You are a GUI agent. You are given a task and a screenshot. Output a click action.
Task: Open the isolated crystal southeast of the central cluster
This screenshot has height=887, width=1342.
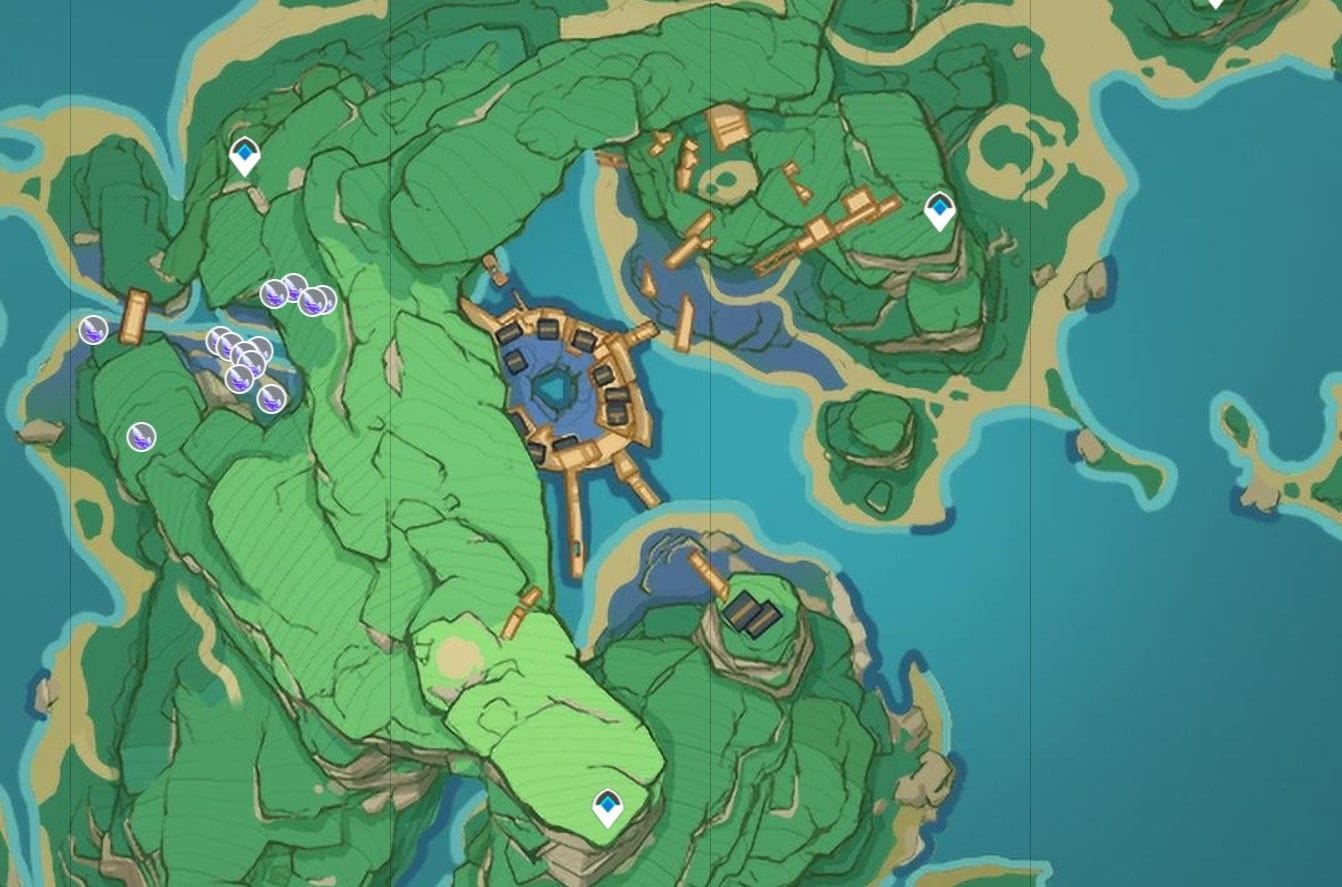click(272, 400)
